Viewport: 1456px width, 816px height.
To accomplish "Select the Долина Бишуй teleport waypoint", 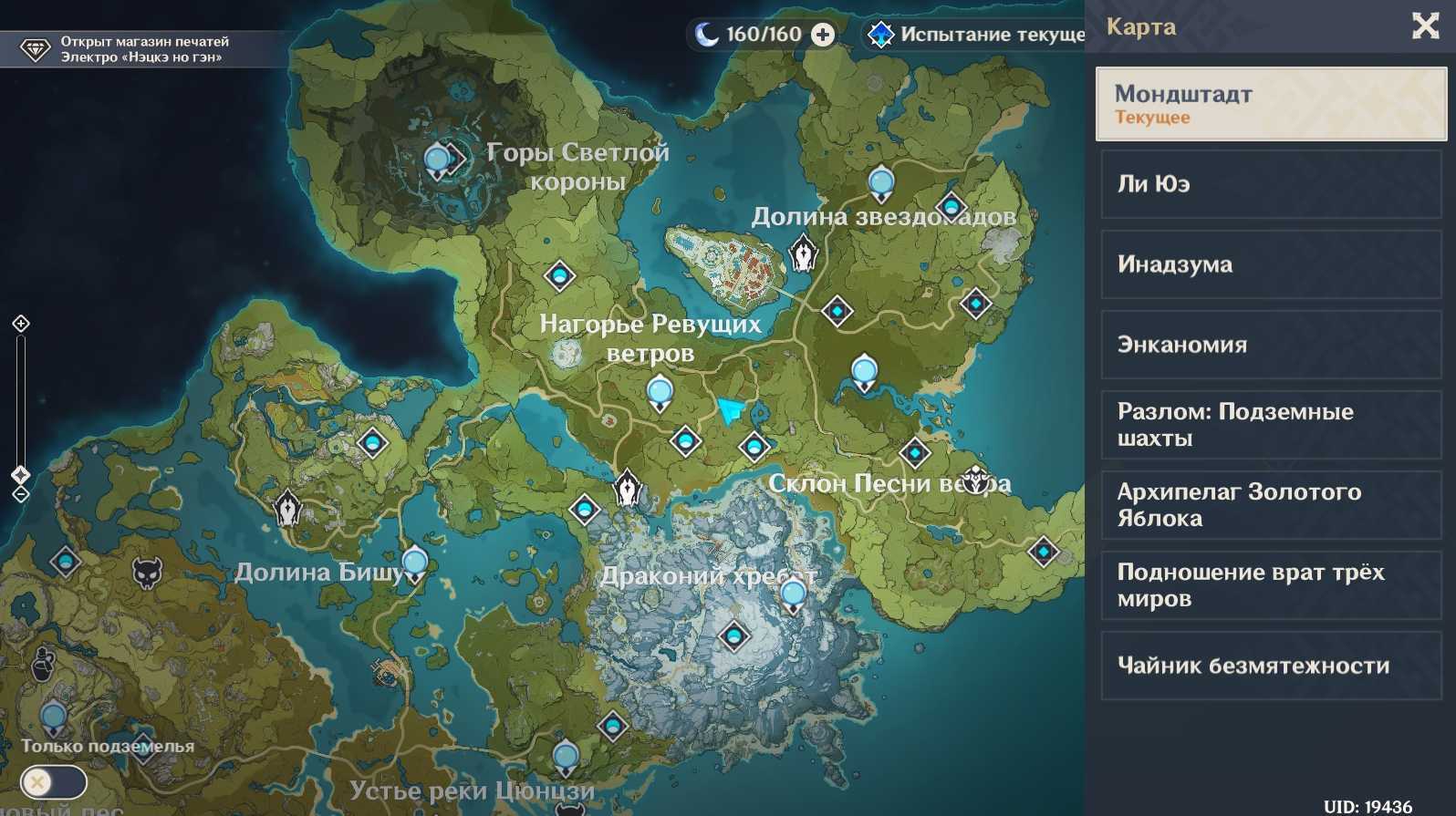I will tap(415, 563).
